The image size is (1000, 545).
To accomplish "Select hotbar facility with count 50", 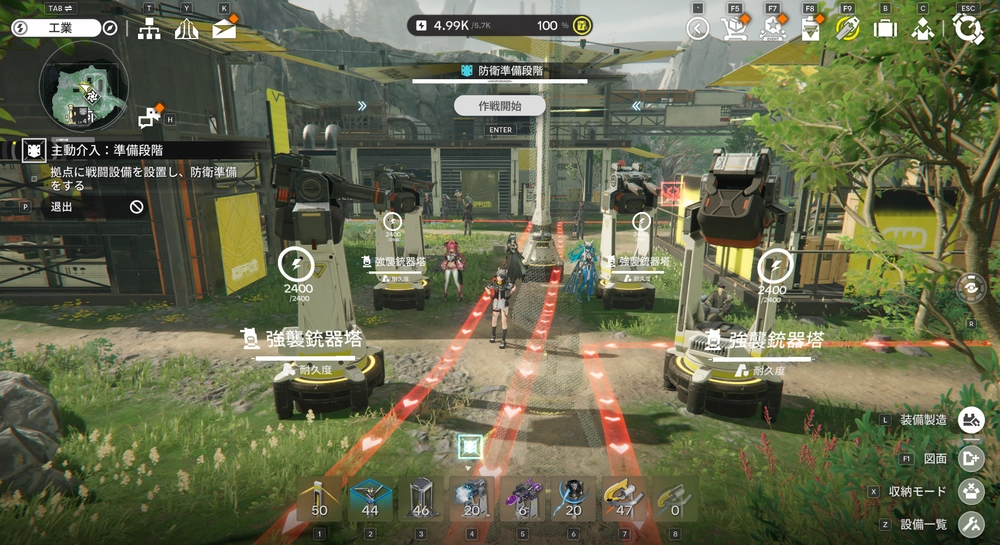I will 320,499.
